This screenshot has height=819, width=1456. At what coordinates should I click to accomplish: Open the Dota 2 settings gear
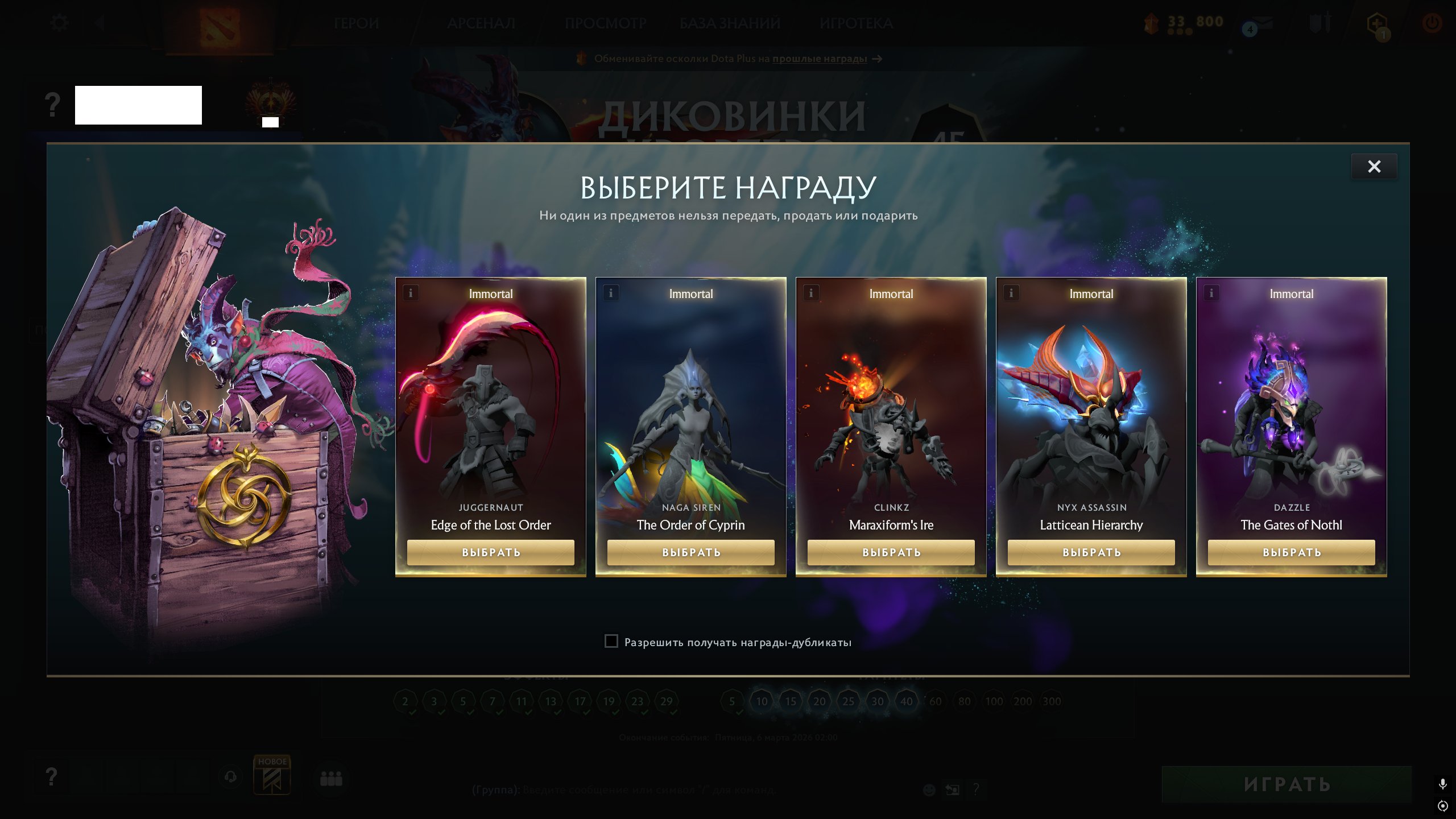point(59,22)
